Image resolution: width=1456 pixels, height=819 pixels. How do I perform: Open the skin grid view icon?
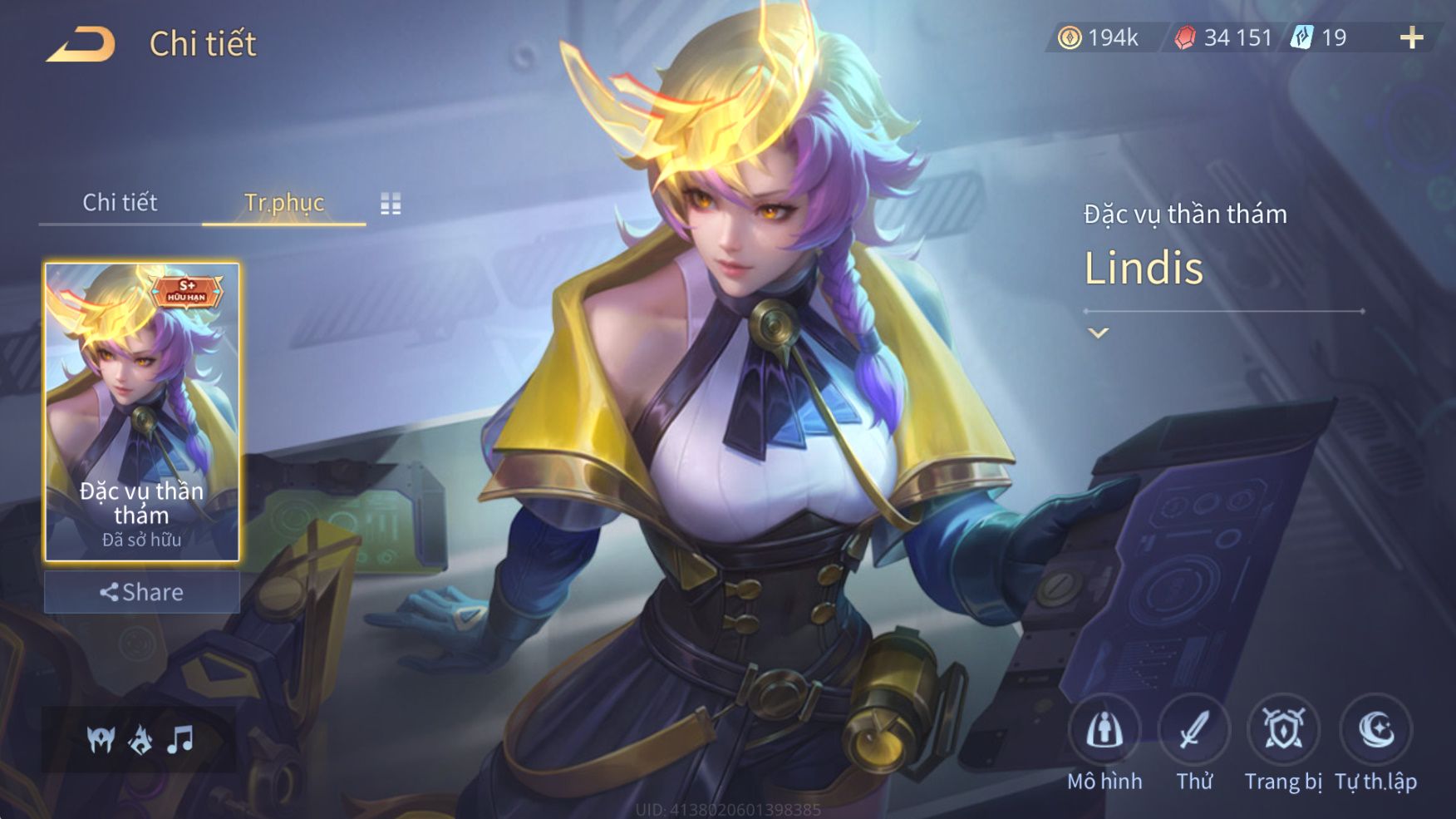click(391, 204)
